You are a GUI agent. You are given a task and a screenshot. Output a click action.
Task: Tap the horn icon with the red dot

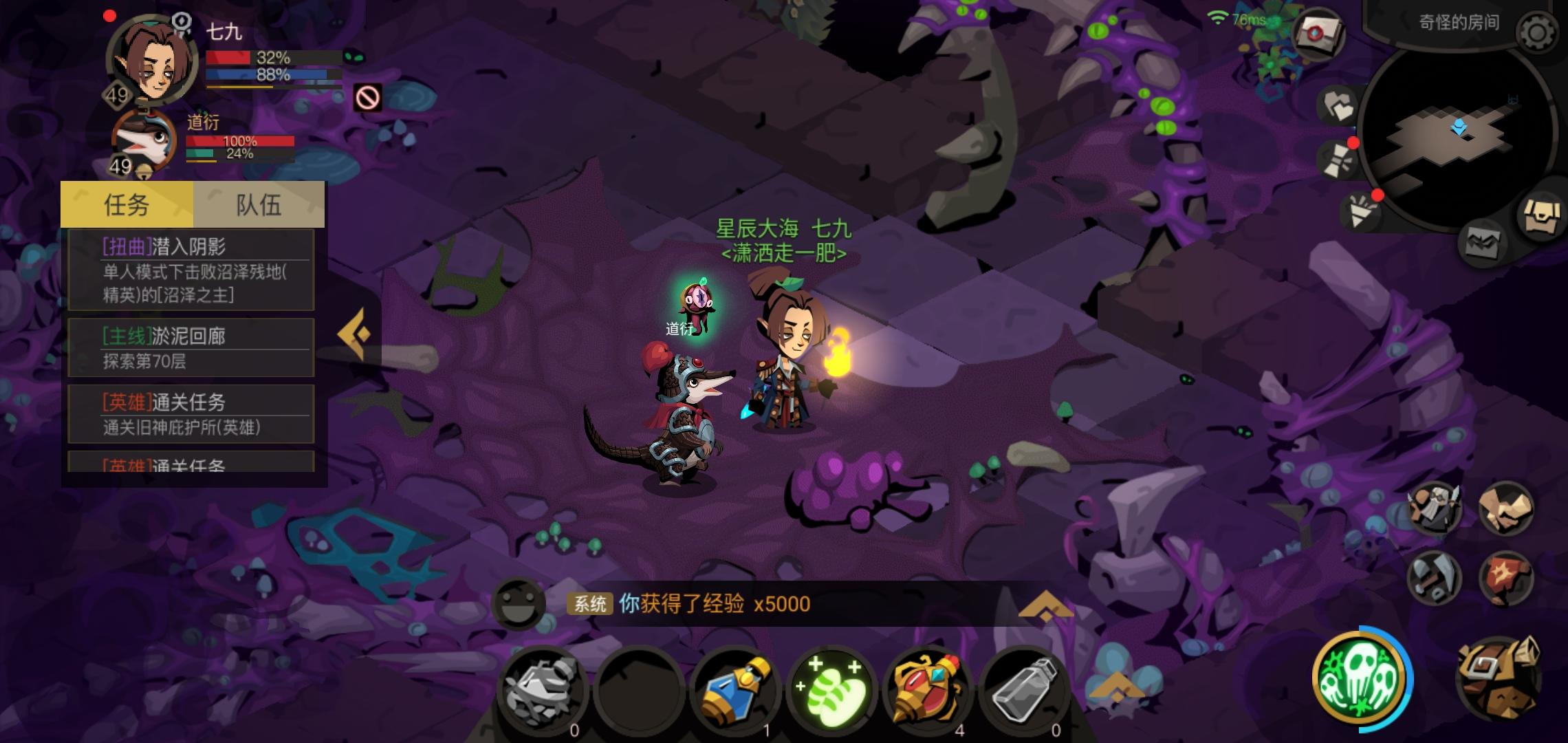click(x=1361, y=211)
